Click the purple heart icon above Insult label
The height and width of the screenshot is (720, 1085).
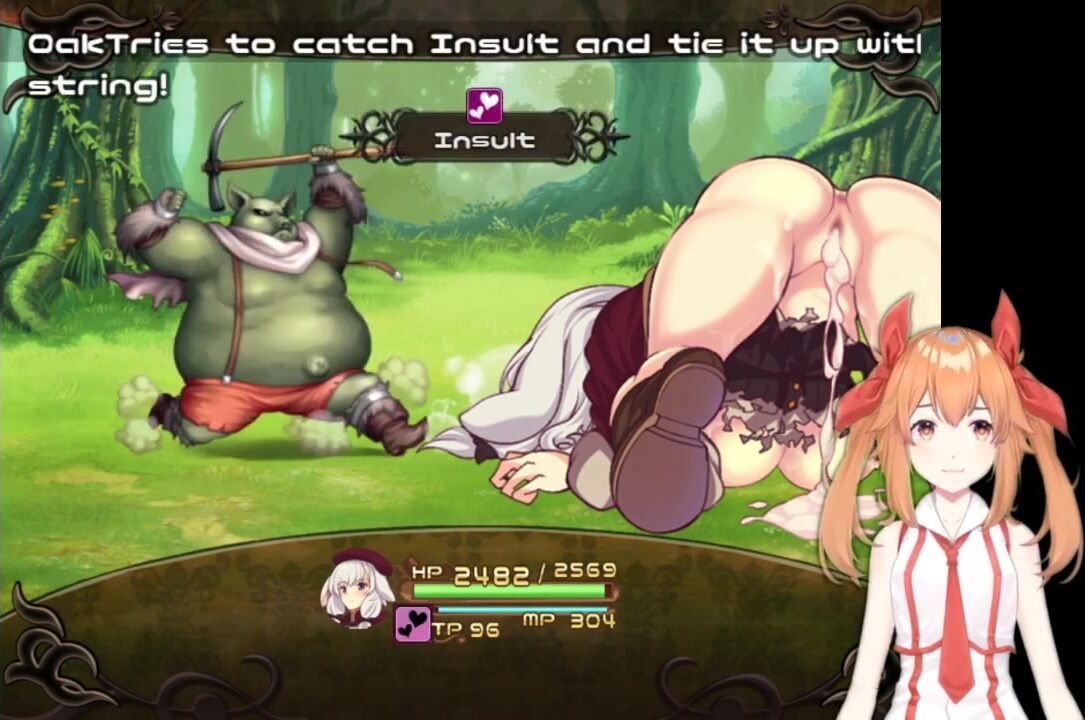tap(484, 105)
